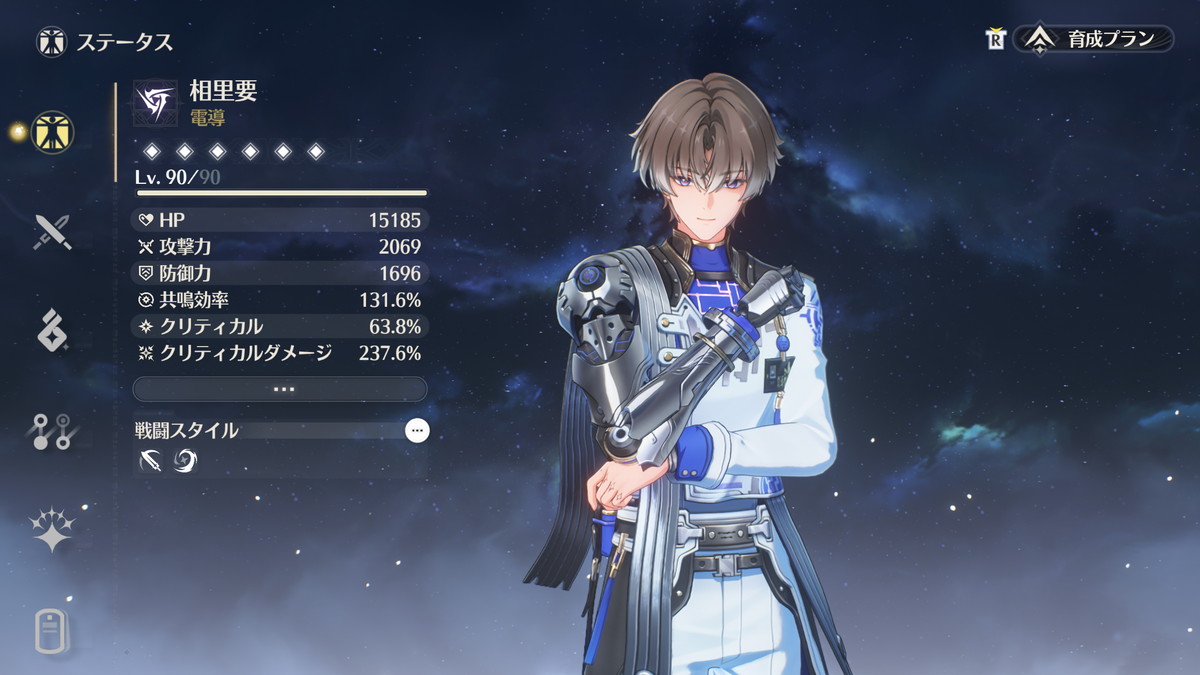Switch to the crossed swords weapon tab
The width and height of the screenshot is (1200, 675).
pos(52,231)
